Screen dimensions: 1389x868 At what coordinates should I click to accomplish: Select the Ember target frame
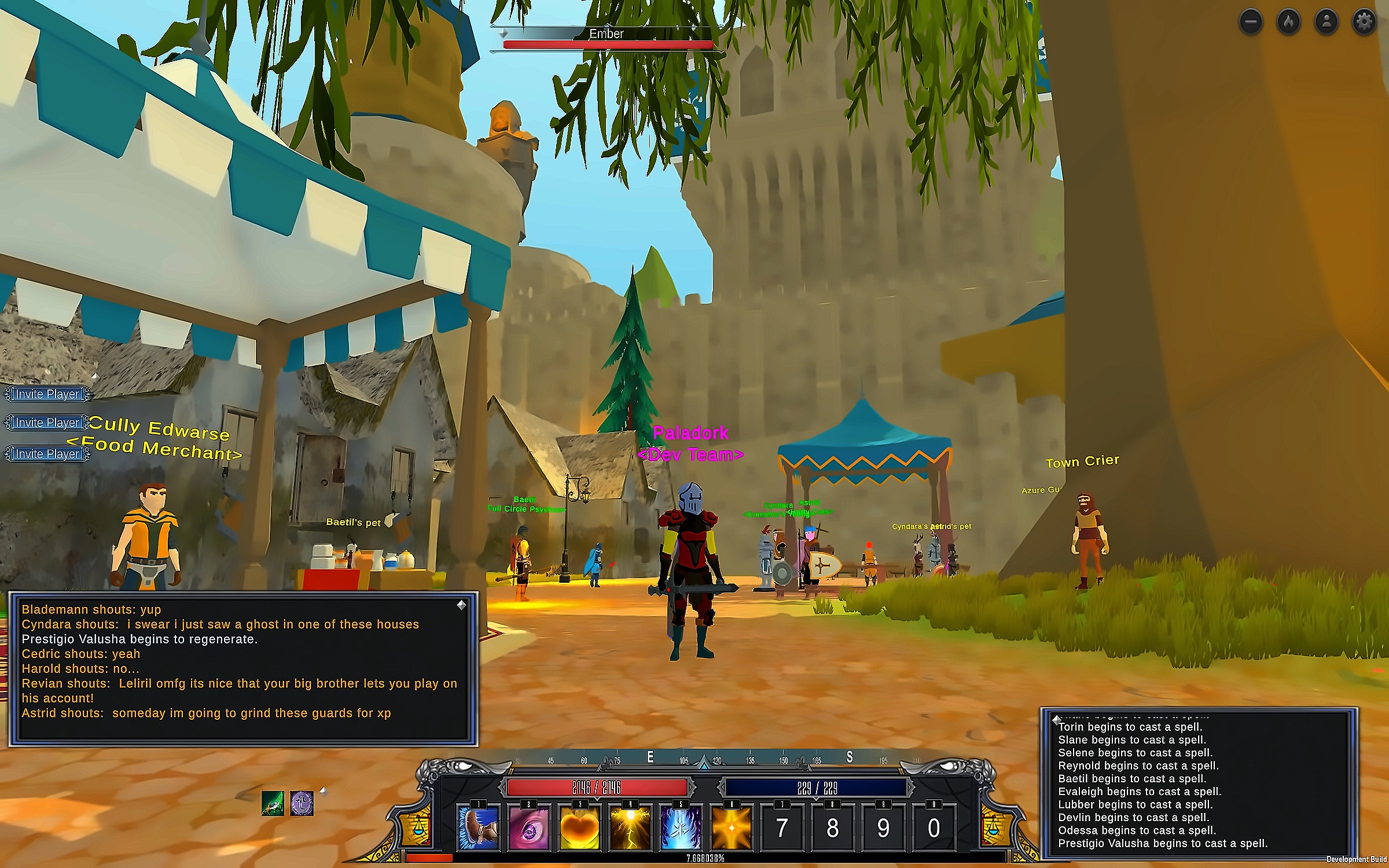pos(607,39)
